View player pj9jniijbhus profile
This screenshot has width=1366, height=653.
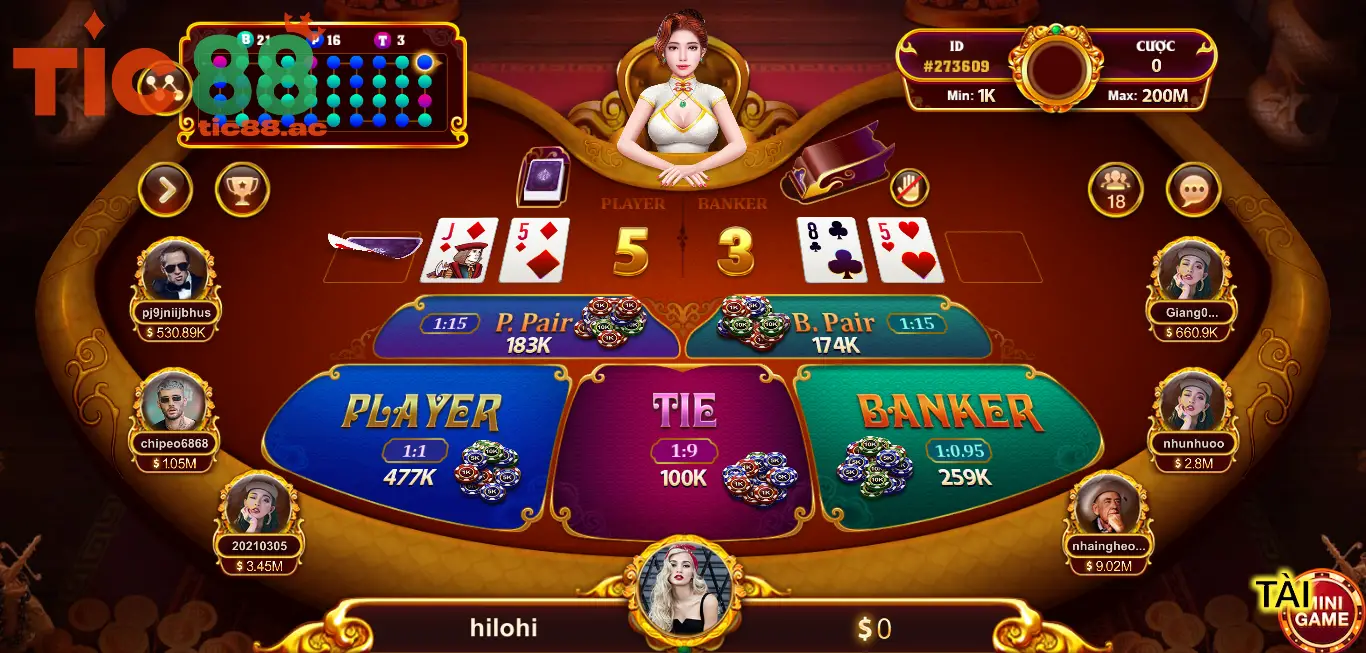(x=175, y=270)
